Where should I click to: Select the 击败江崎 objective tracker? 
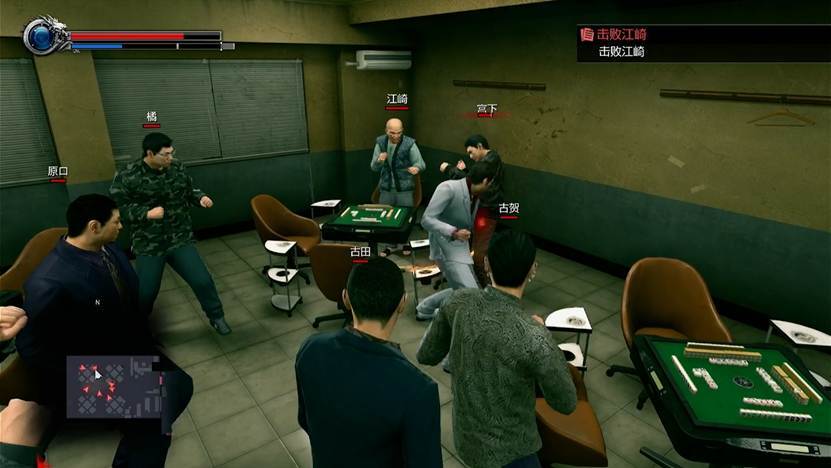(x=702, y=43)
